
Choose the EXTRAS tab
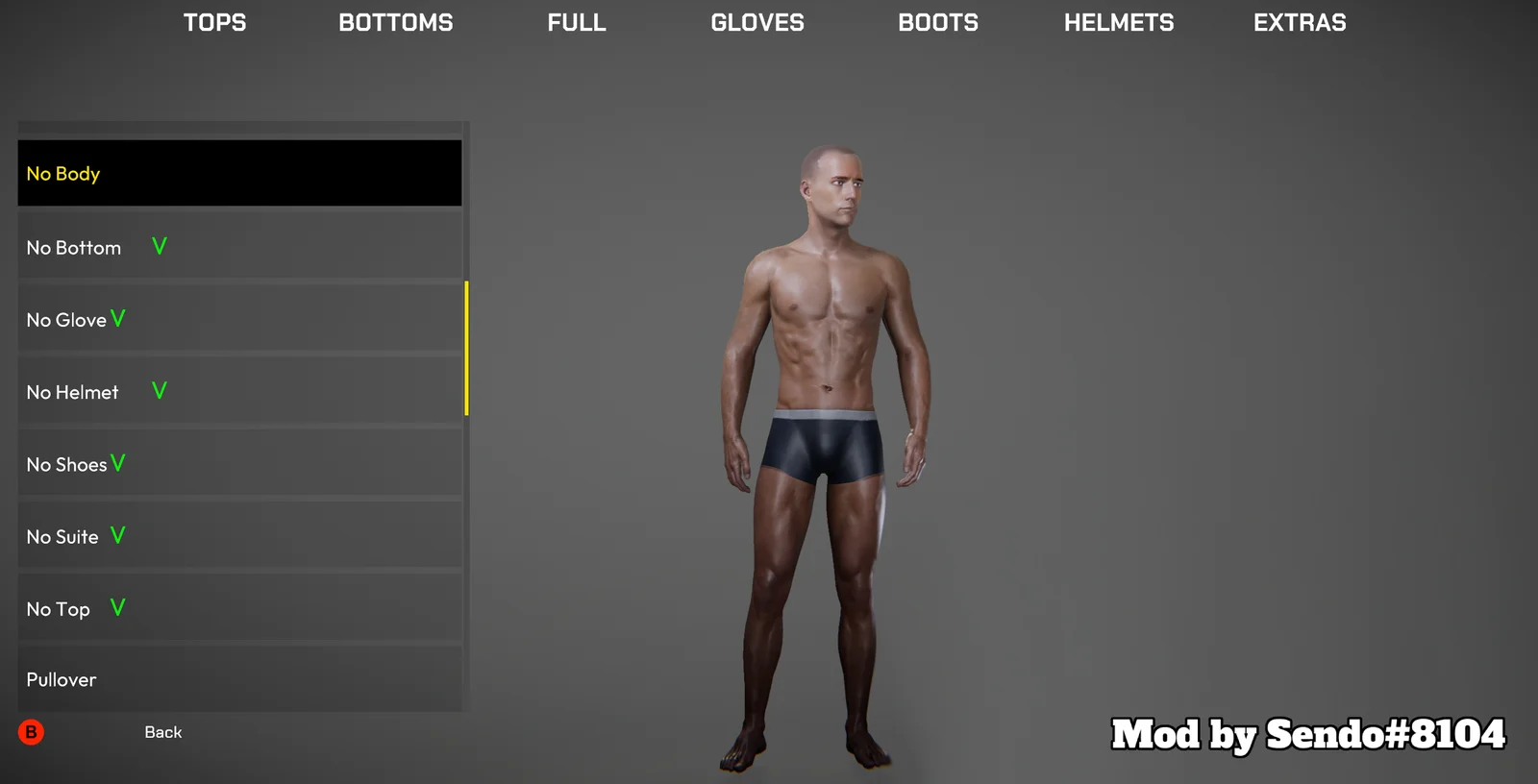(x=1300, y=22)
